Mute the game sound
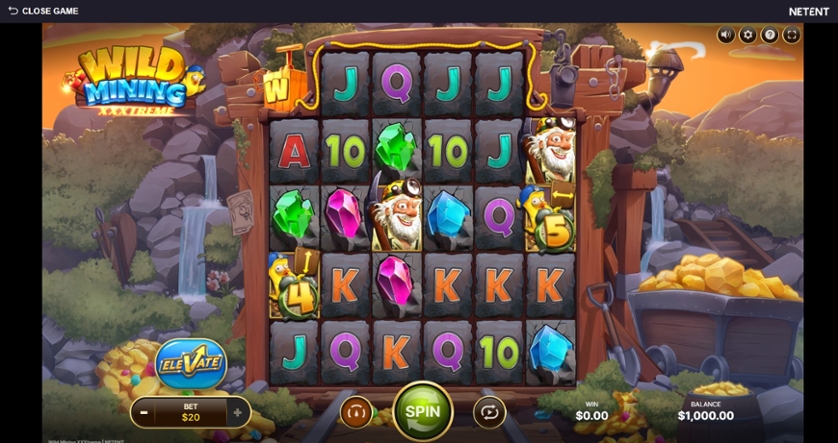Viewport: 838px width, 443px height. pos(726,35)
